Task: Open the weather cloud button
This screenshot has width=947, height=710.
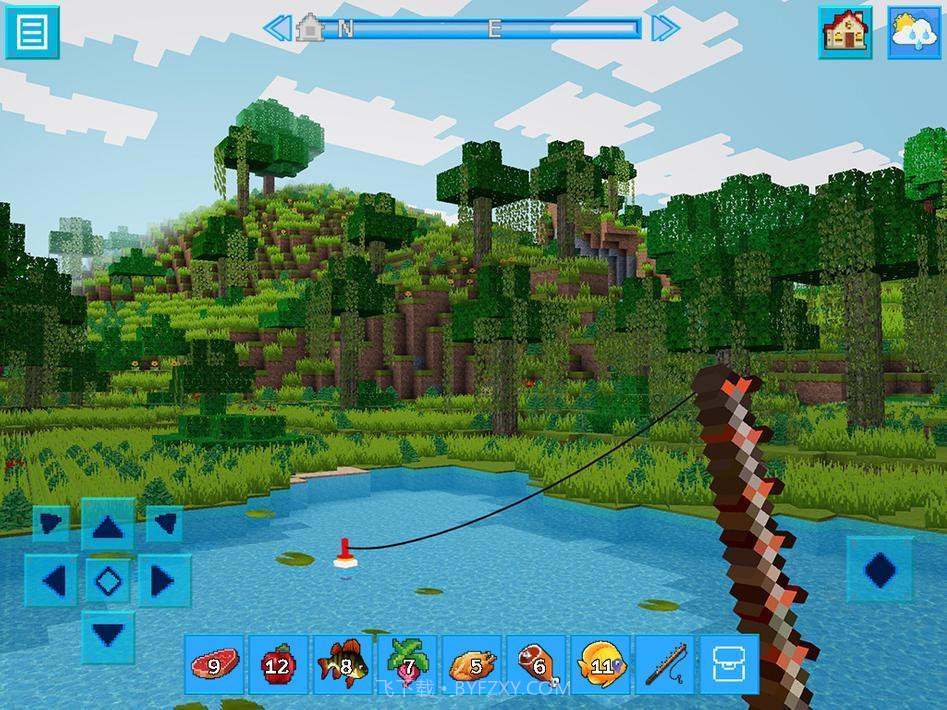Action: (914, 31)
